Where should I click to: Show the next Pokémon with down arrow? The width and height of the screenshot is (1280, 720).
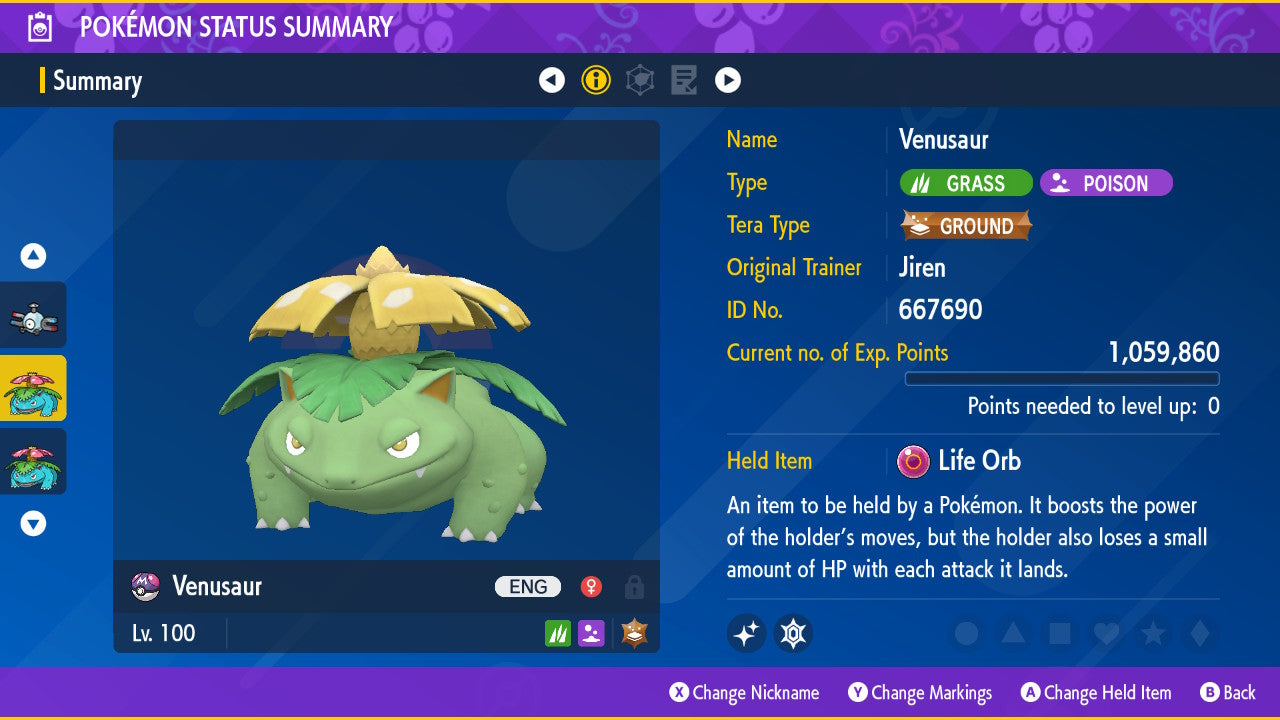pos(33,523)
